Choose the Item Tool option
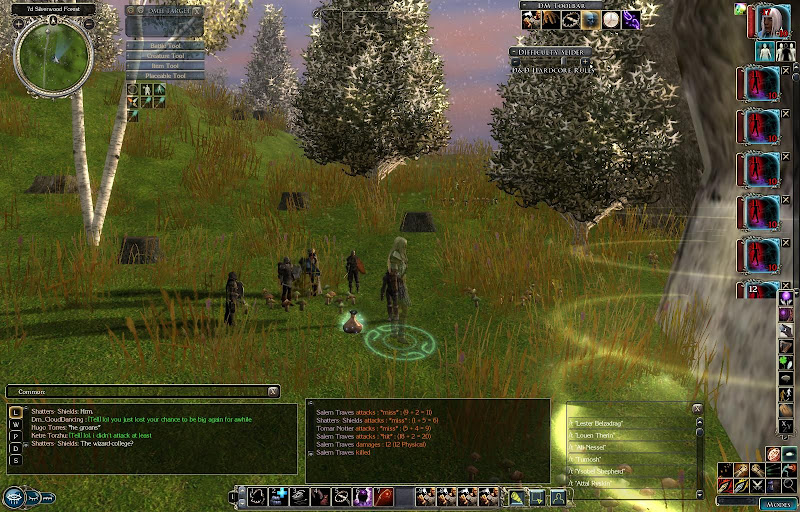 164,66
